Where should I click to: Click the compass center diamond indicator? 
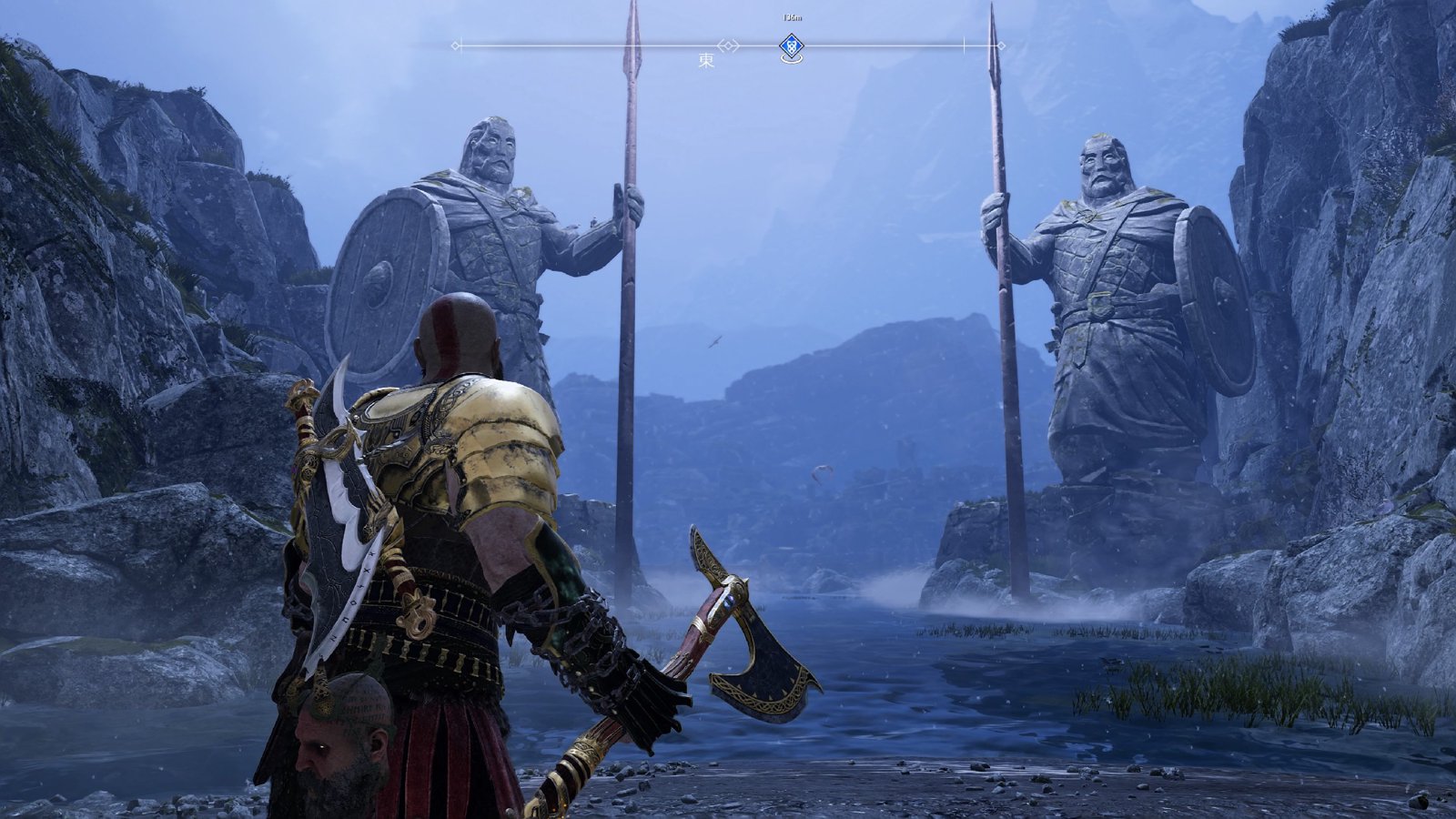point(728,45)
